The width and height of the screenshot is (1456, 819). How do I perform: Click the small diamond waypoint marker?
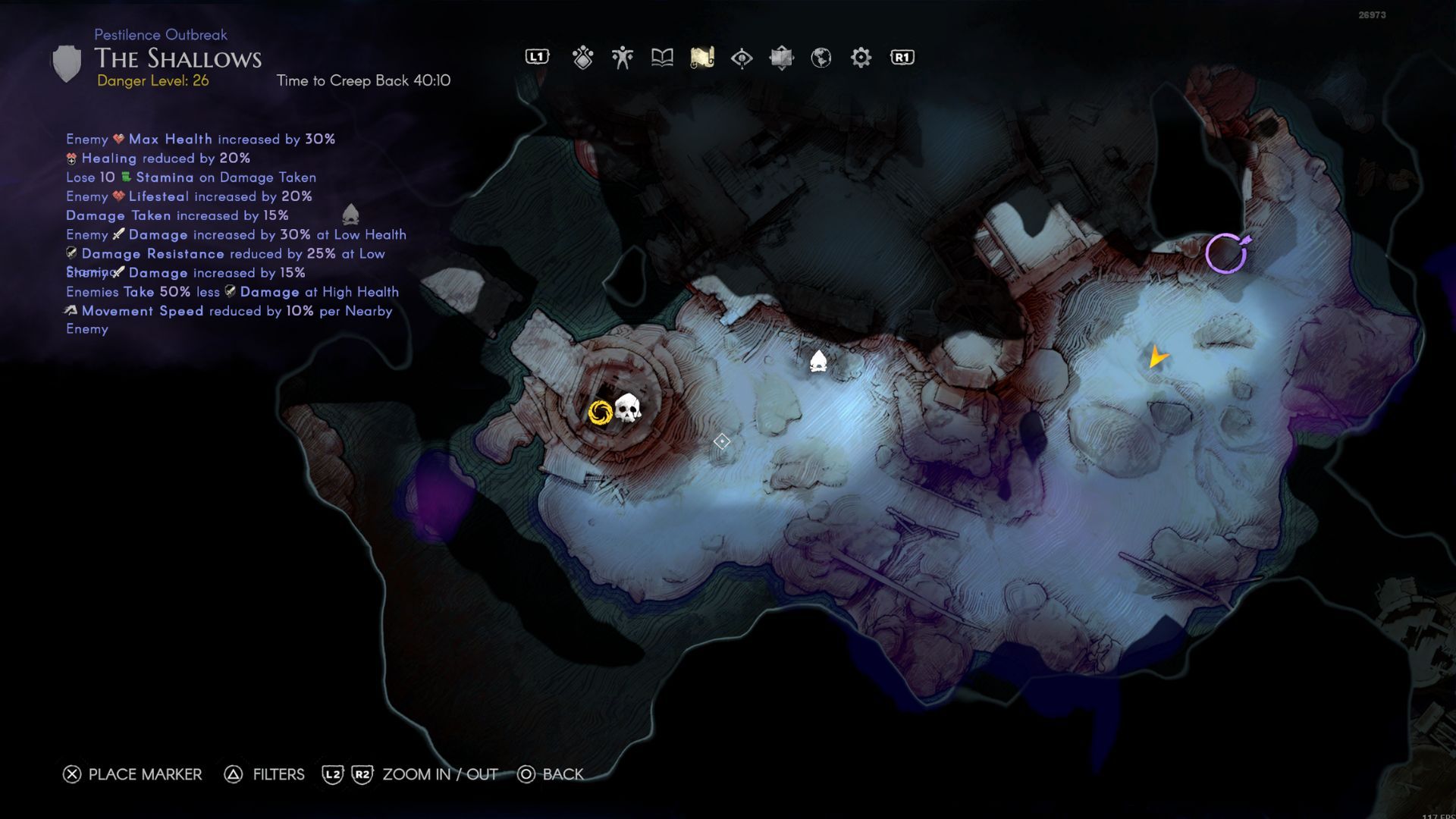click(x=722, y=441)
